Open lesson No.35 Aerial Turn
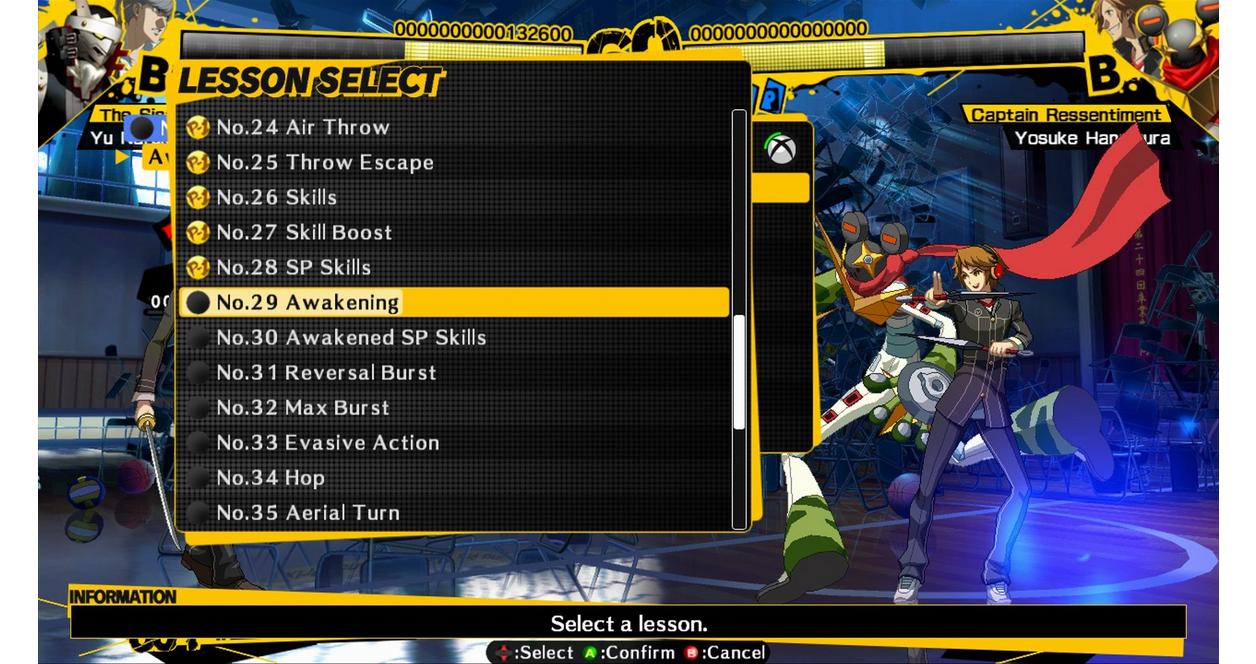 [308, 512]
